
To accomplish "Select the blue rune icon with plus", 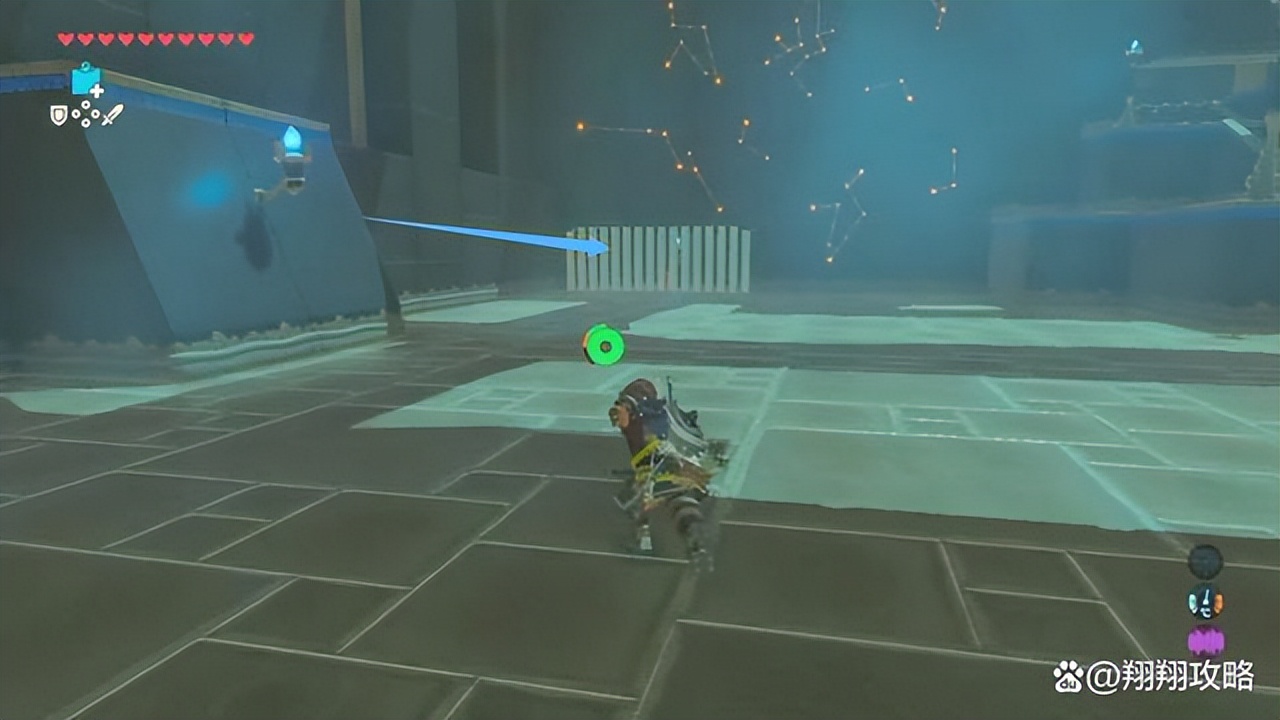I will [x=86, y=80].
